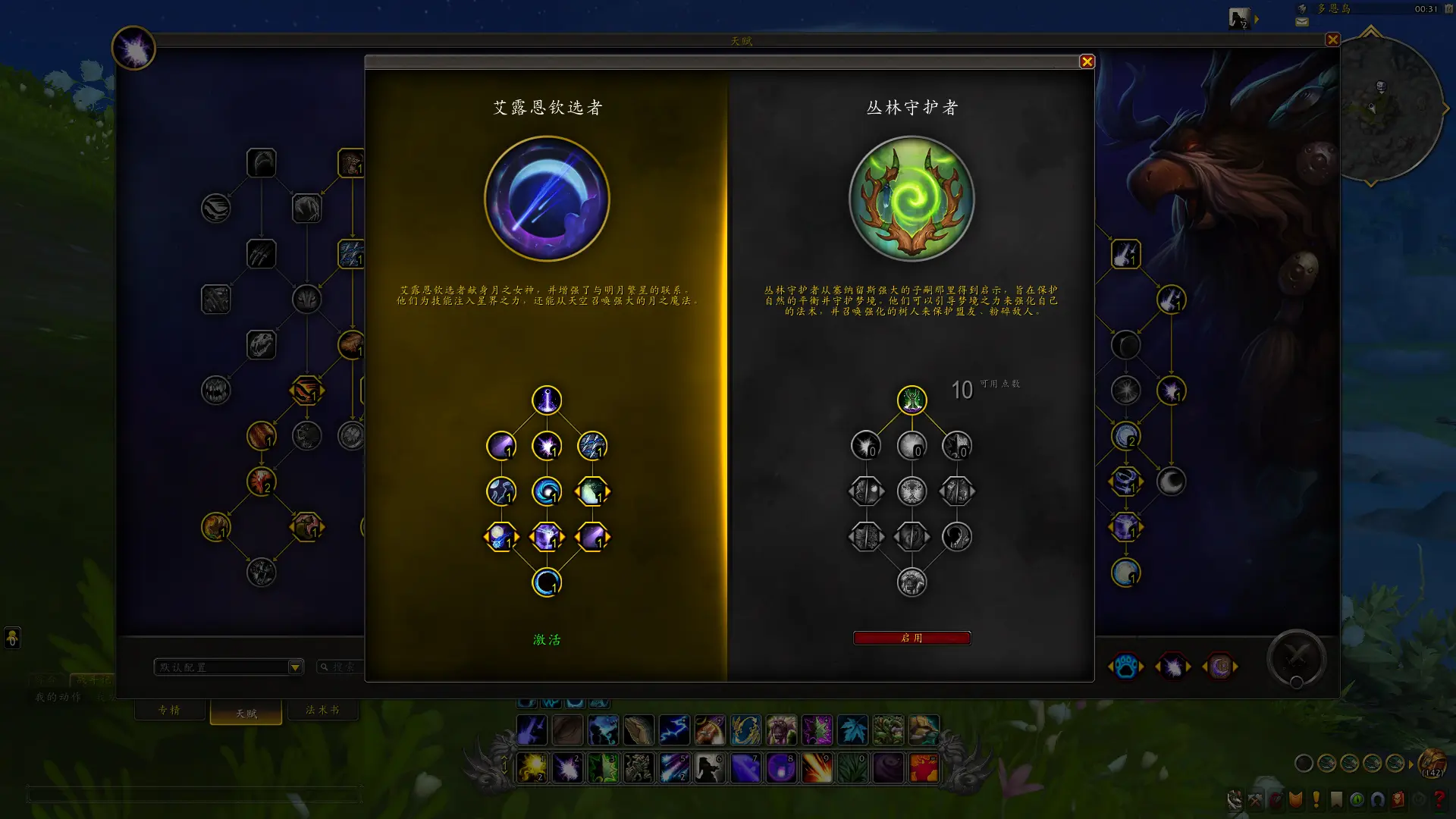This screenshot has height=819, width=1456.
Task: Click the red 启用 button
Action: (x=912, y=639)
